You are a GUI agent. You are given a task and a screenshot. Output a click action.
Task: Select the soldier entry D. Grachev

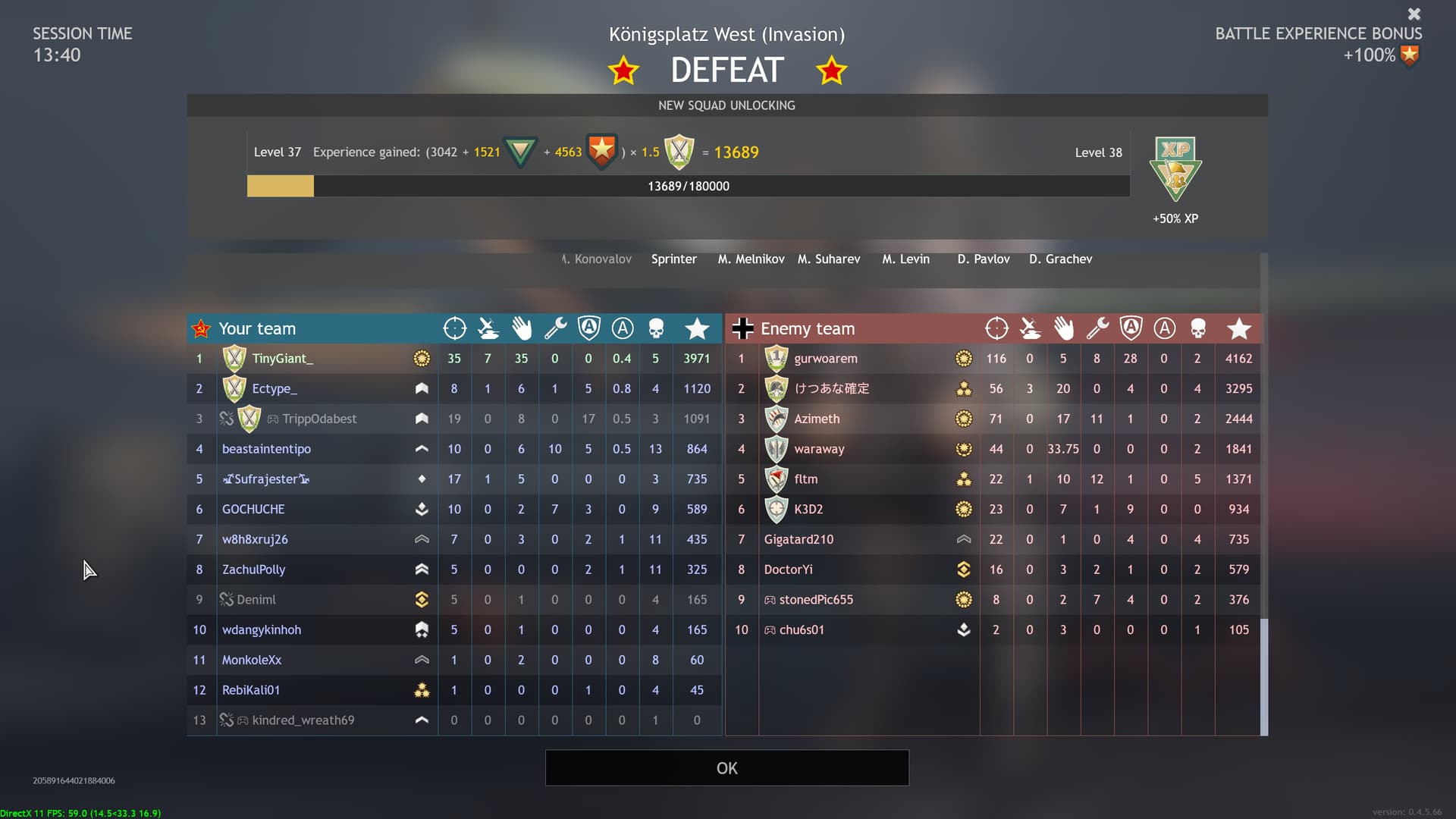click(x=1060, y=259)
